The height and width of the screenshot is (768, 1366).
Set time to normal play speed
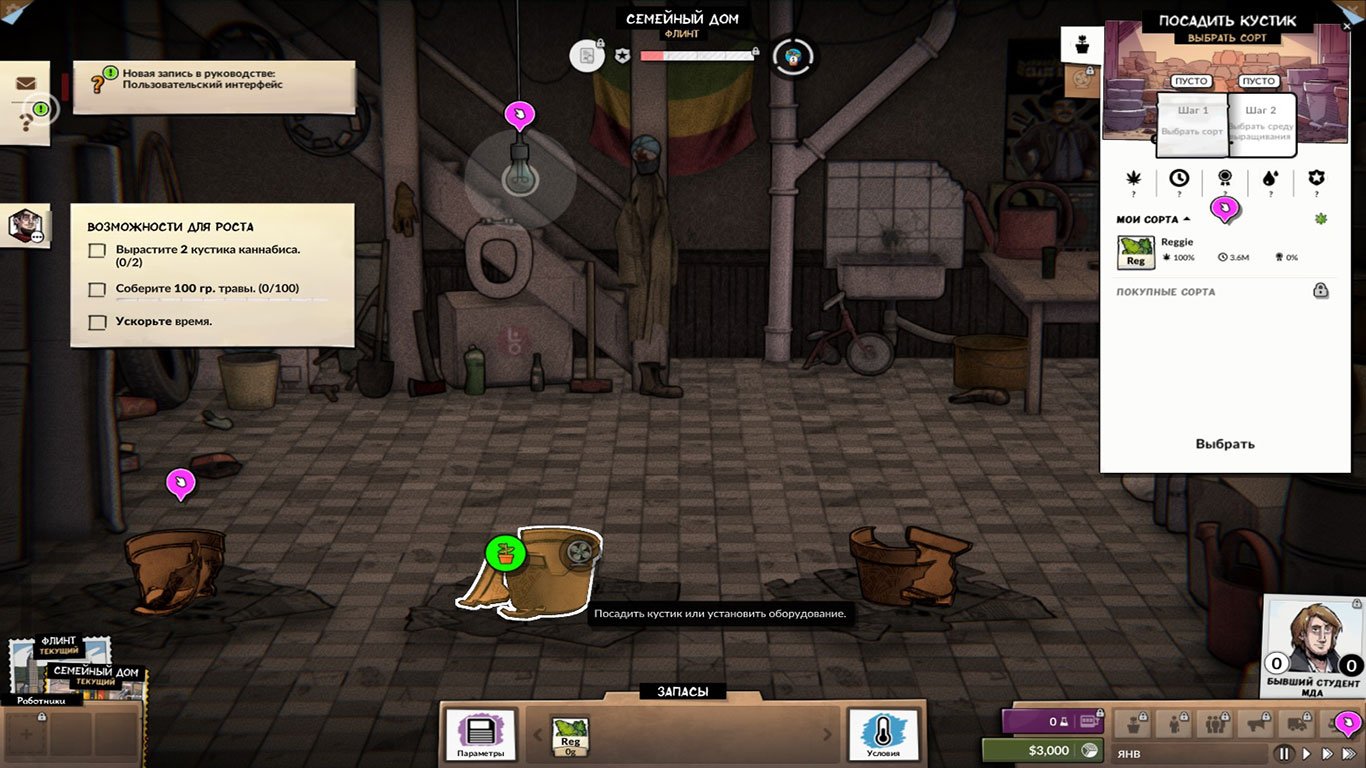(1306, 753)
